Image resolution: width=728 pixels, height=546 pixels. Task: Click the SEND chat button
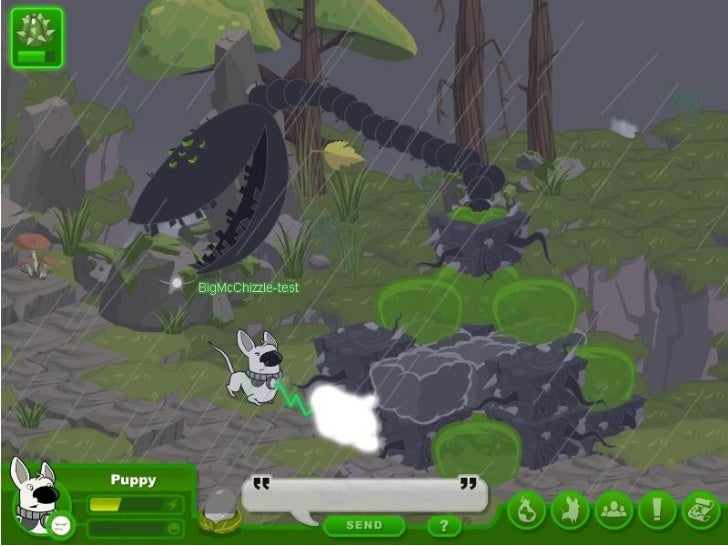[364, 525]
